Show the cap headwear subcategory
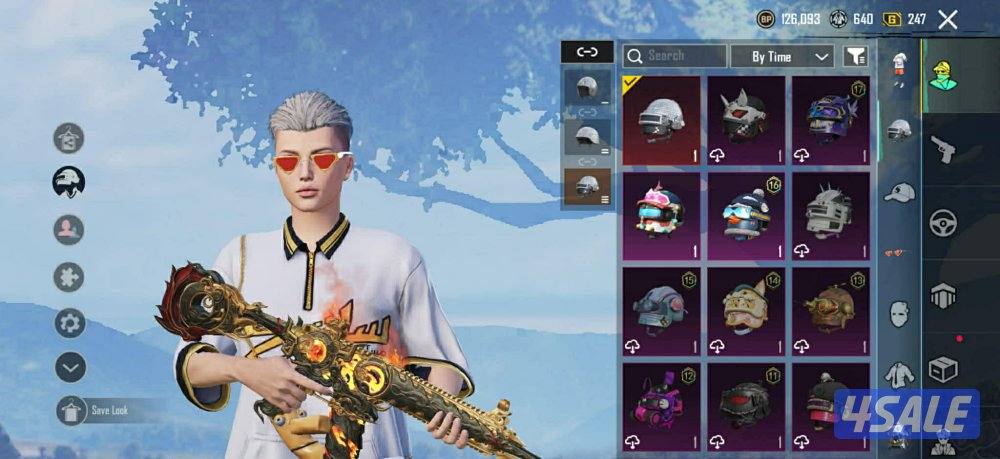Image resolution: width=1000 pixels, height=459 pixels. coord(900,191)
